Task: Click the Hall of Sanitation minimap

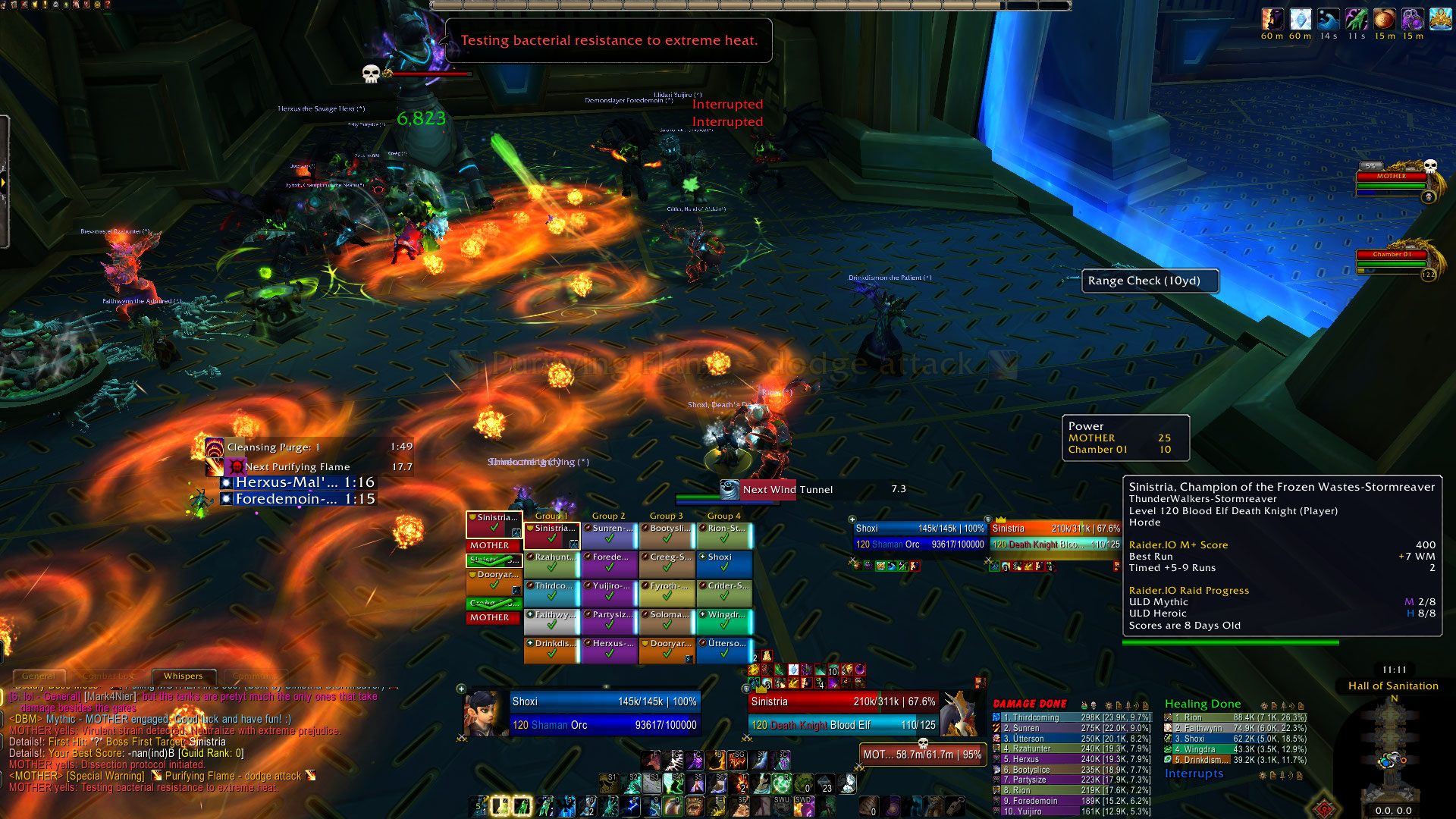Action: pos(1392,751)
